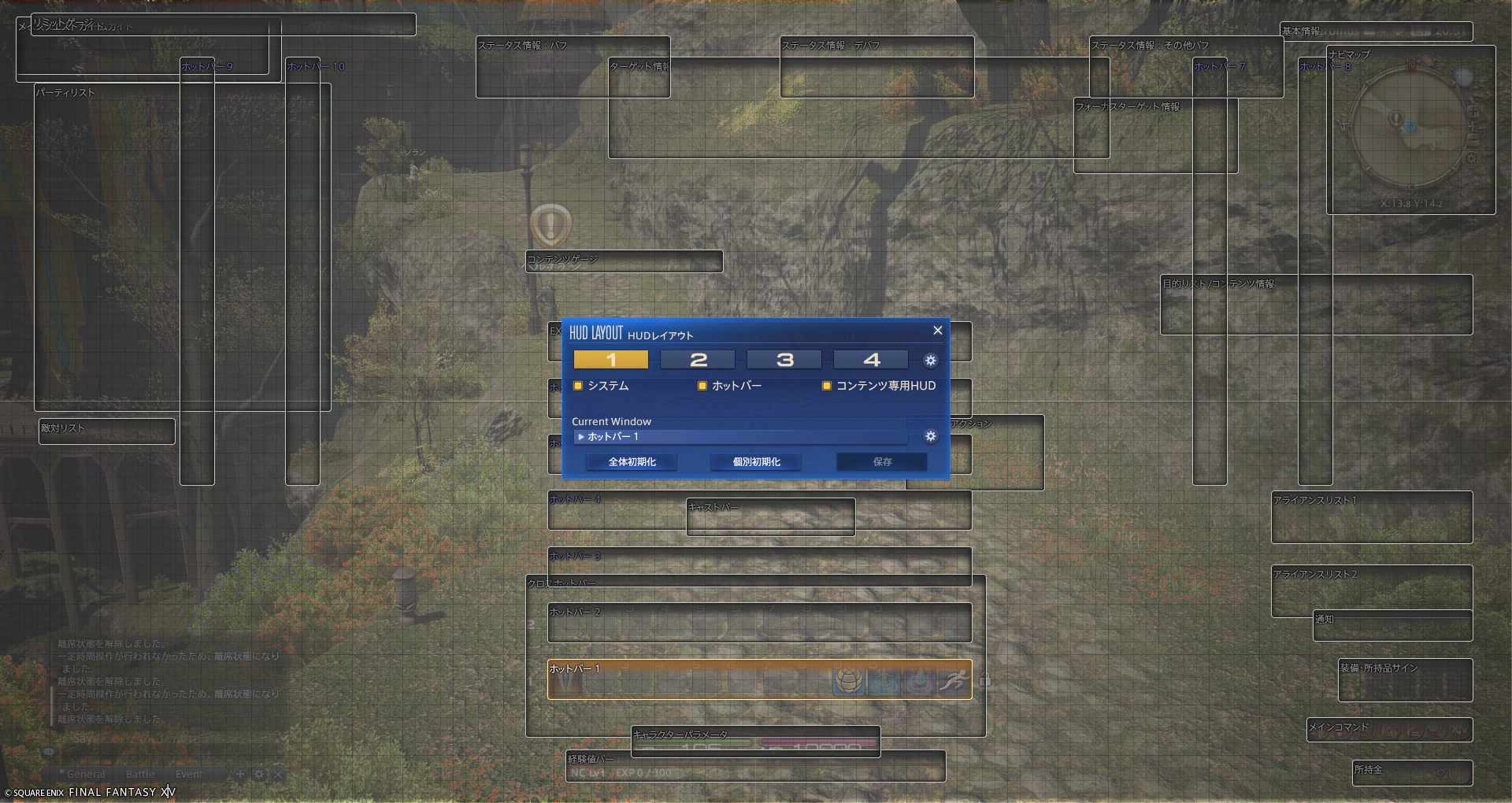Select the 所持金 HUD element

(1412, 772)
